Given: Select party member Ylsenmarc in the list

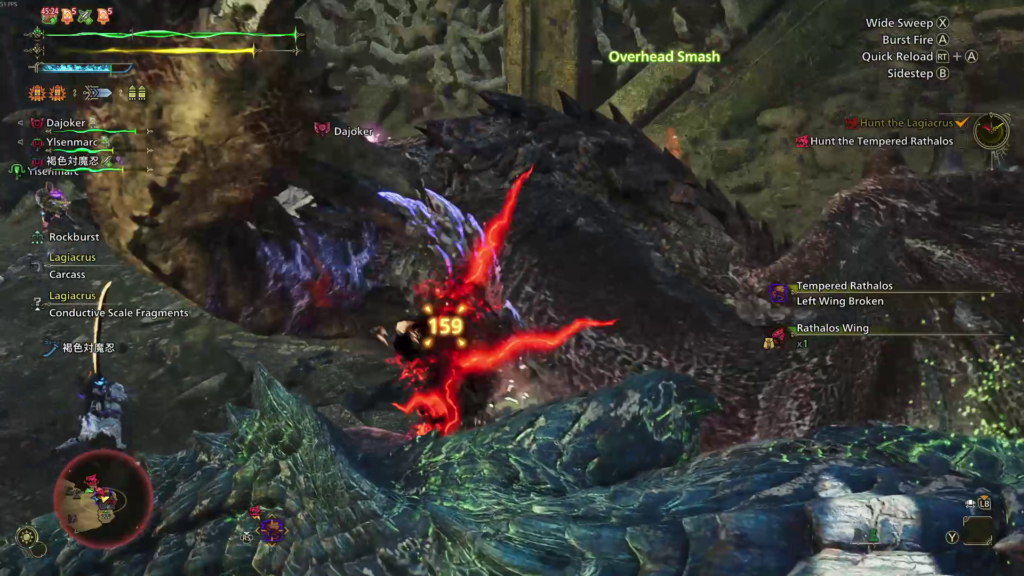Looking at the screenshot, I should [x=72, y=142].
